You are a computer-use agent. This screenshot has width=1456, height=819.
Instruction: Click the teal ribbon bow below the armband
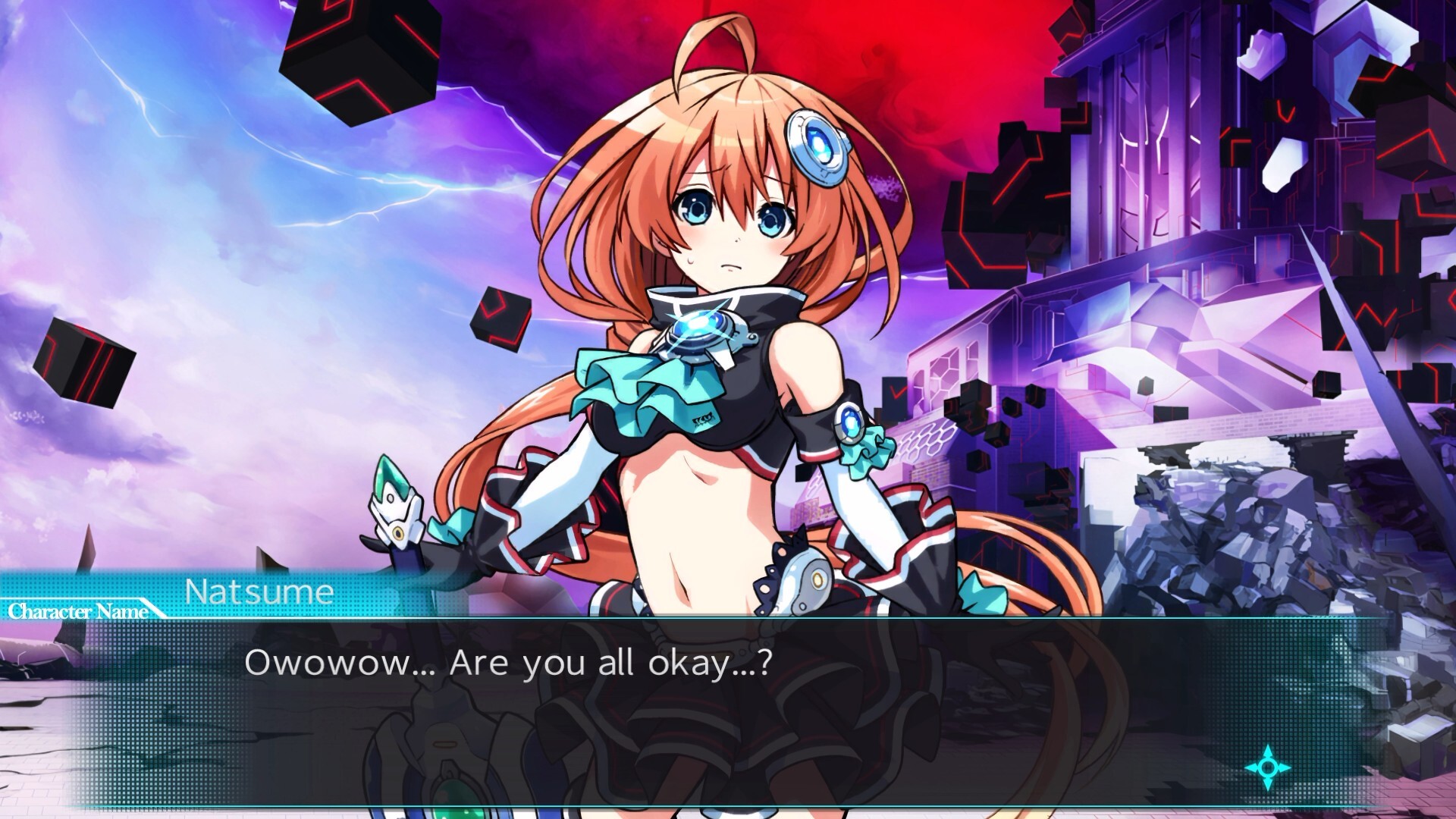867,453
